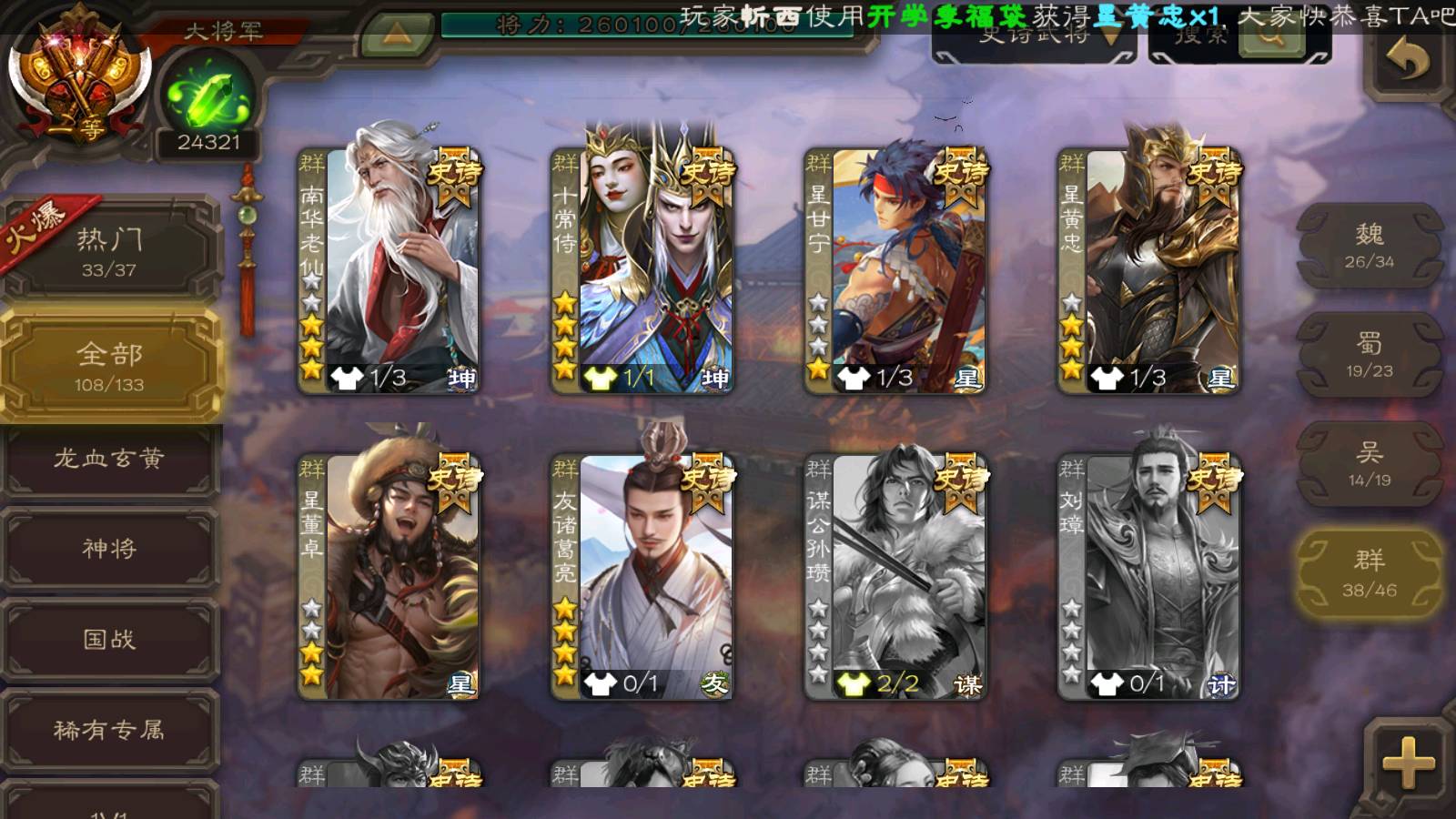Filter heroes by 蜀 faction
The height and width of the screenshot is (819, 1456).
point(1369,355)
